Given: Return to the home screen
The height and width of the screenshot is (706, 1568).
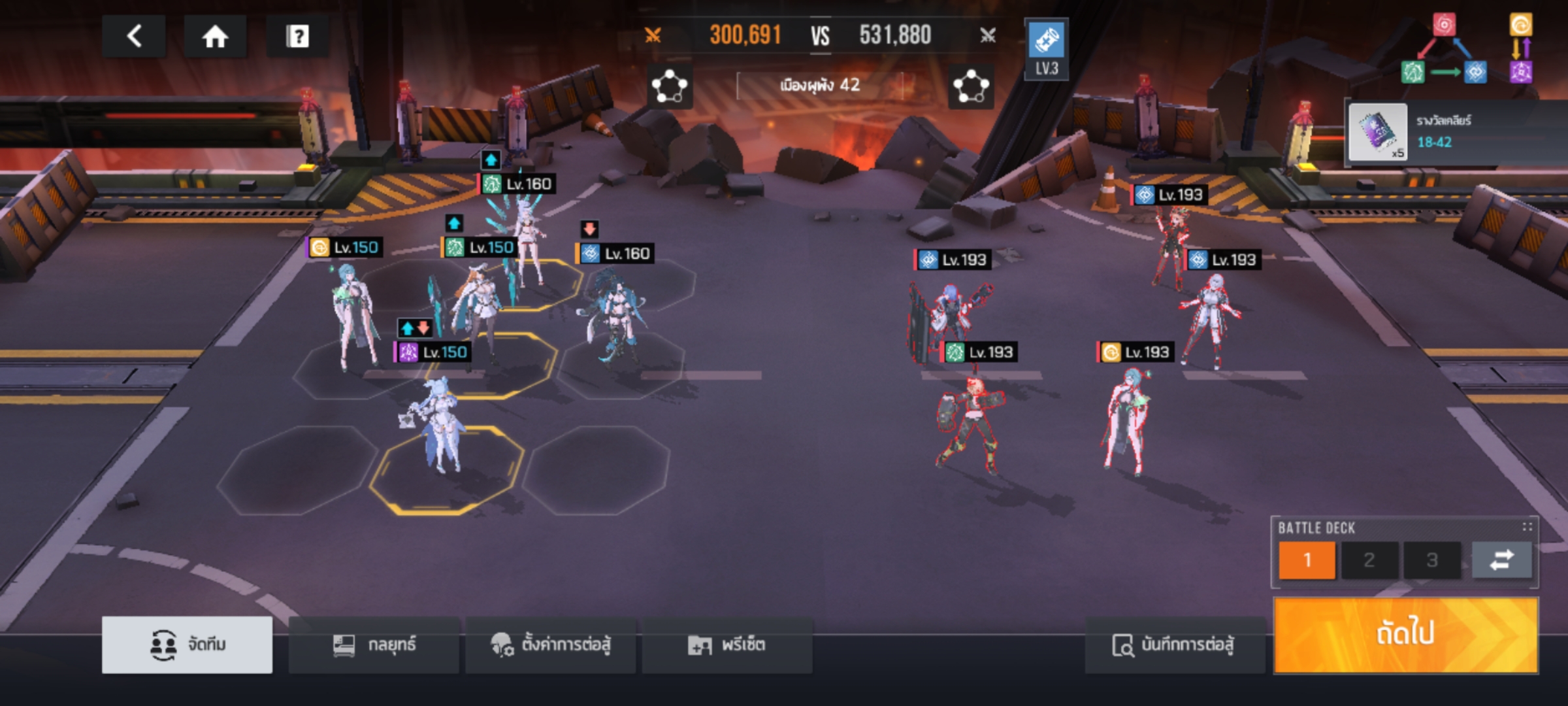Looking at the screenshot, I should 215,37.
